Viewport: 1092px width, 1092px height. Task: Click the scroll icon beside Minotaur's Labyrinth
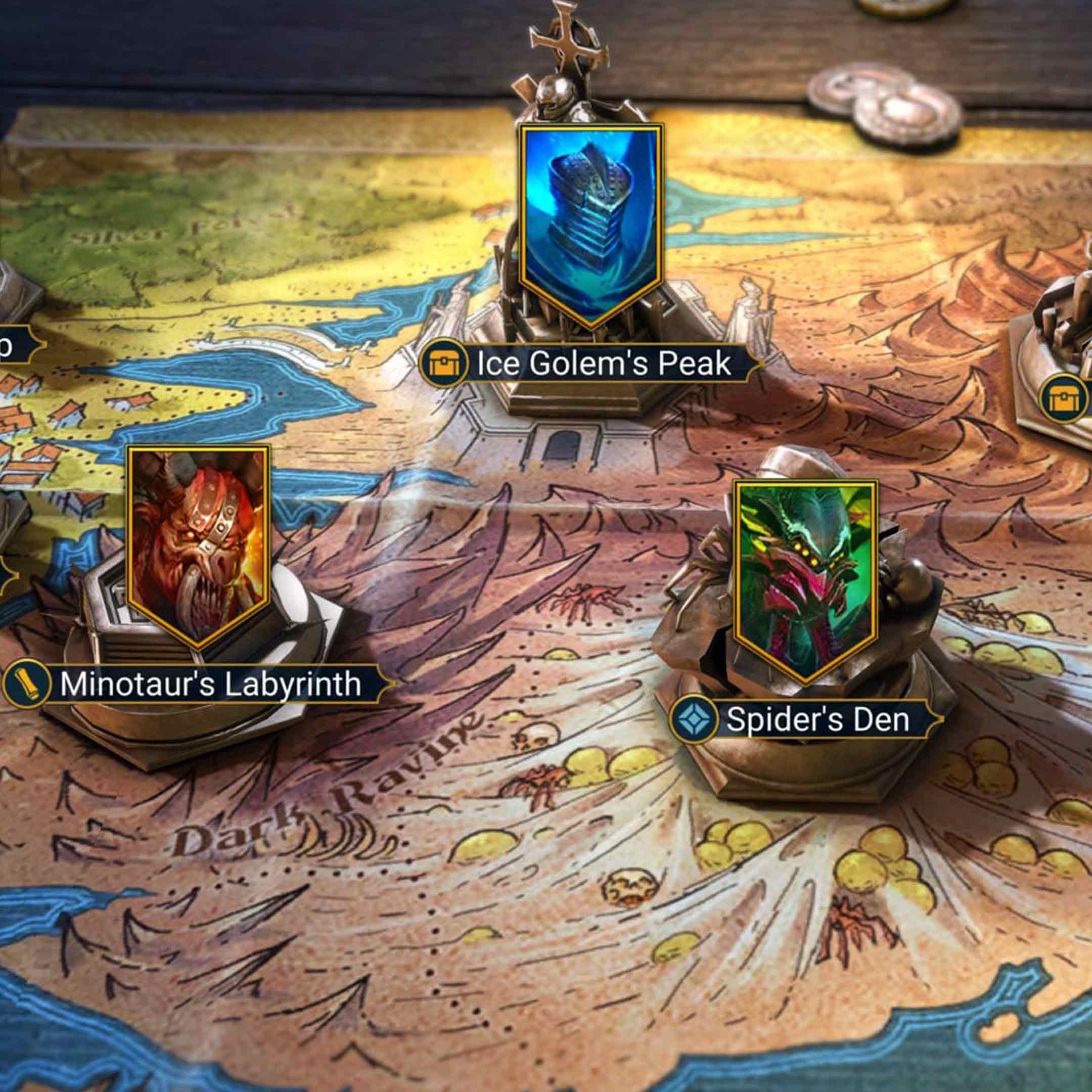pyautogui.click(x=26, y=684)
